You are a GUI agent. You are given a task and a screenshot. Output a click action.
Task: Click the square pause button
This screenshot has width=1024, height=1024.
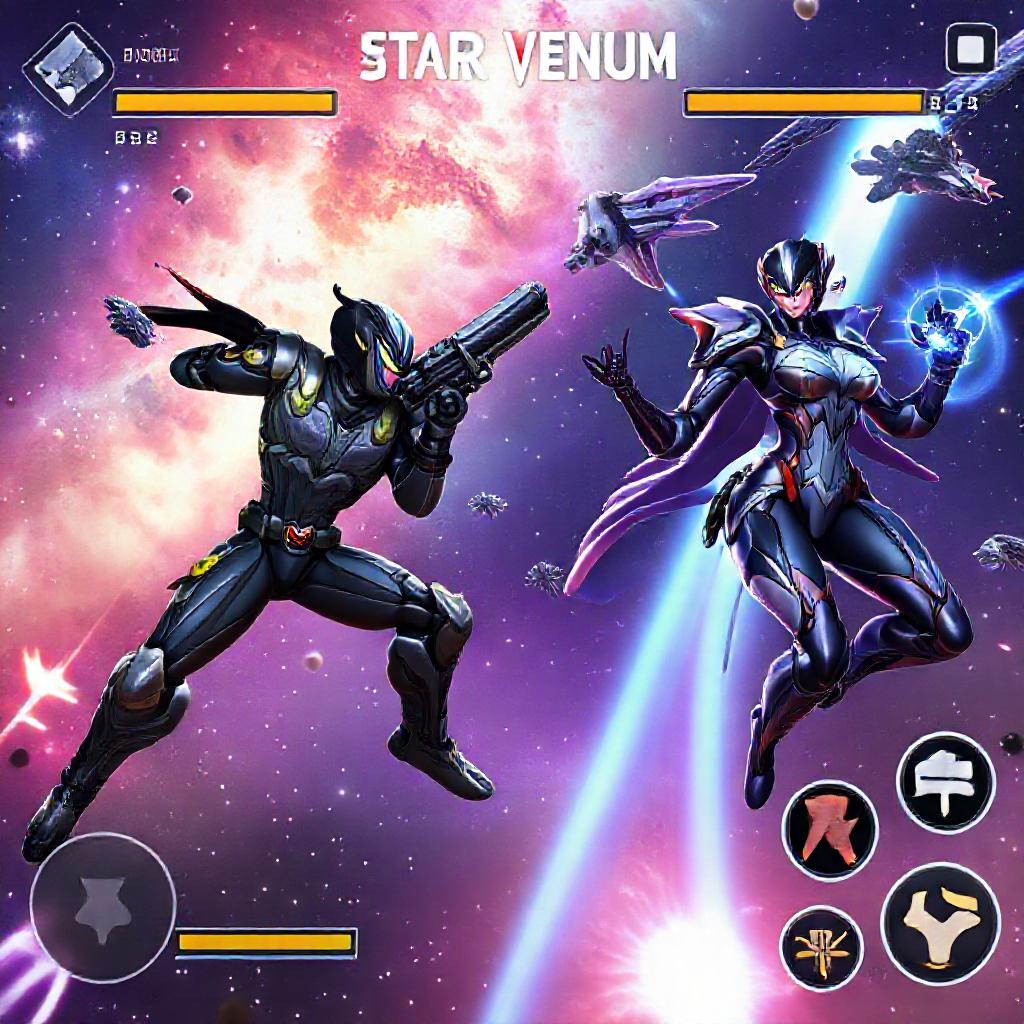(971, 50)
